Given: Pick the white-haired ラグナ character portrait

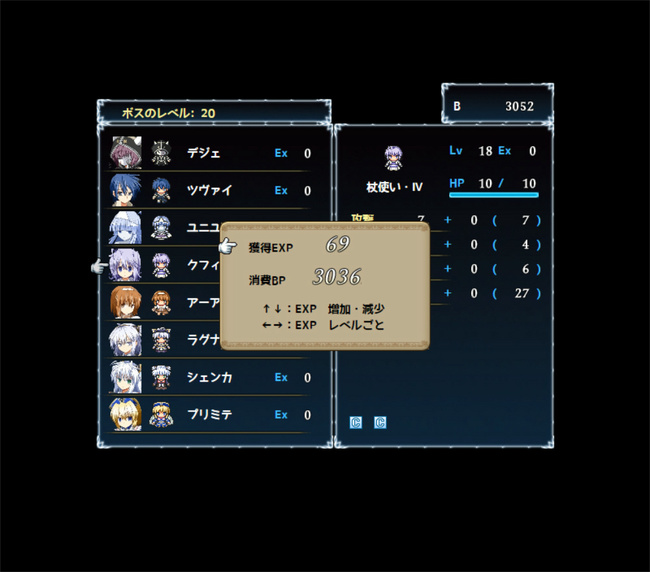Looking at the screenshot, I should pos(125,340).
